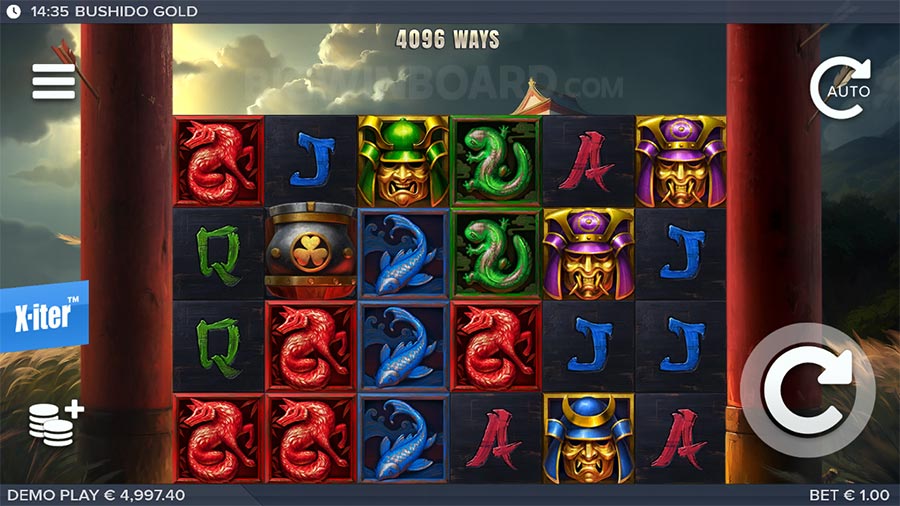Activate the Auto spin button
The width and height of the screenshot is (900, 506).
click(x=840, y=89)
